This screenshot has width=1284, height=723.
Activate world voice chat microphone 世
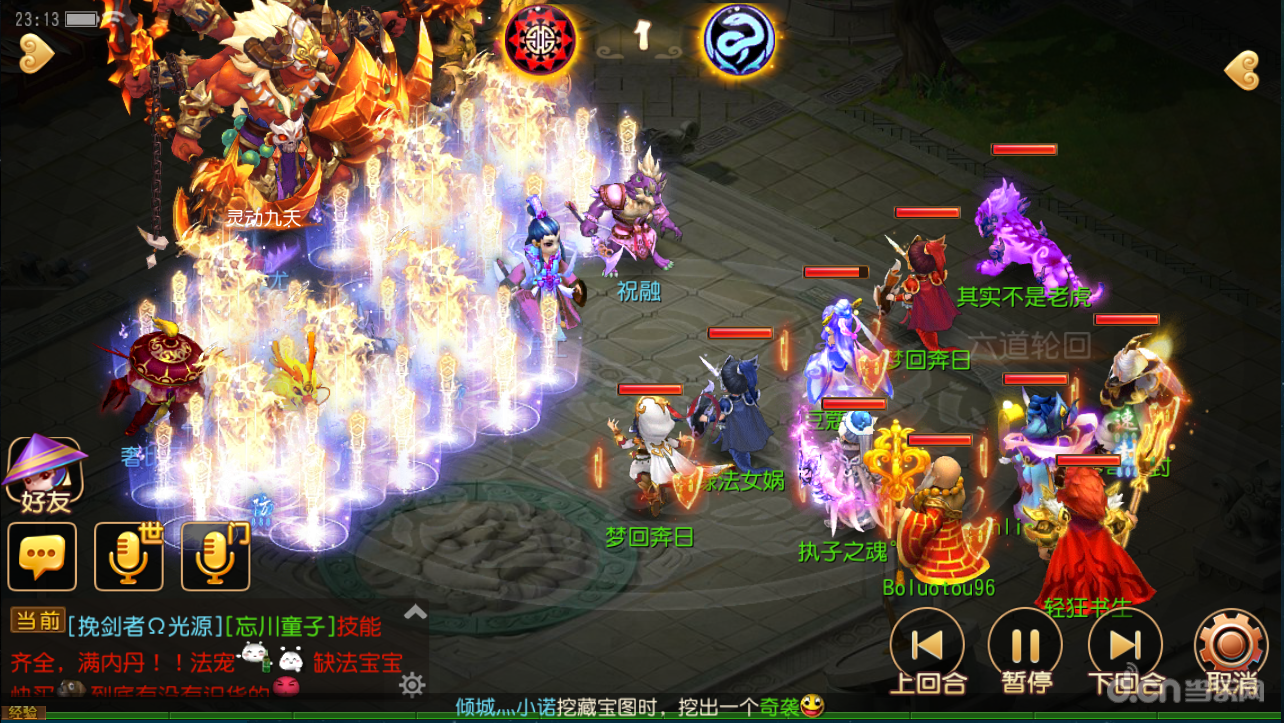[129, 556]
